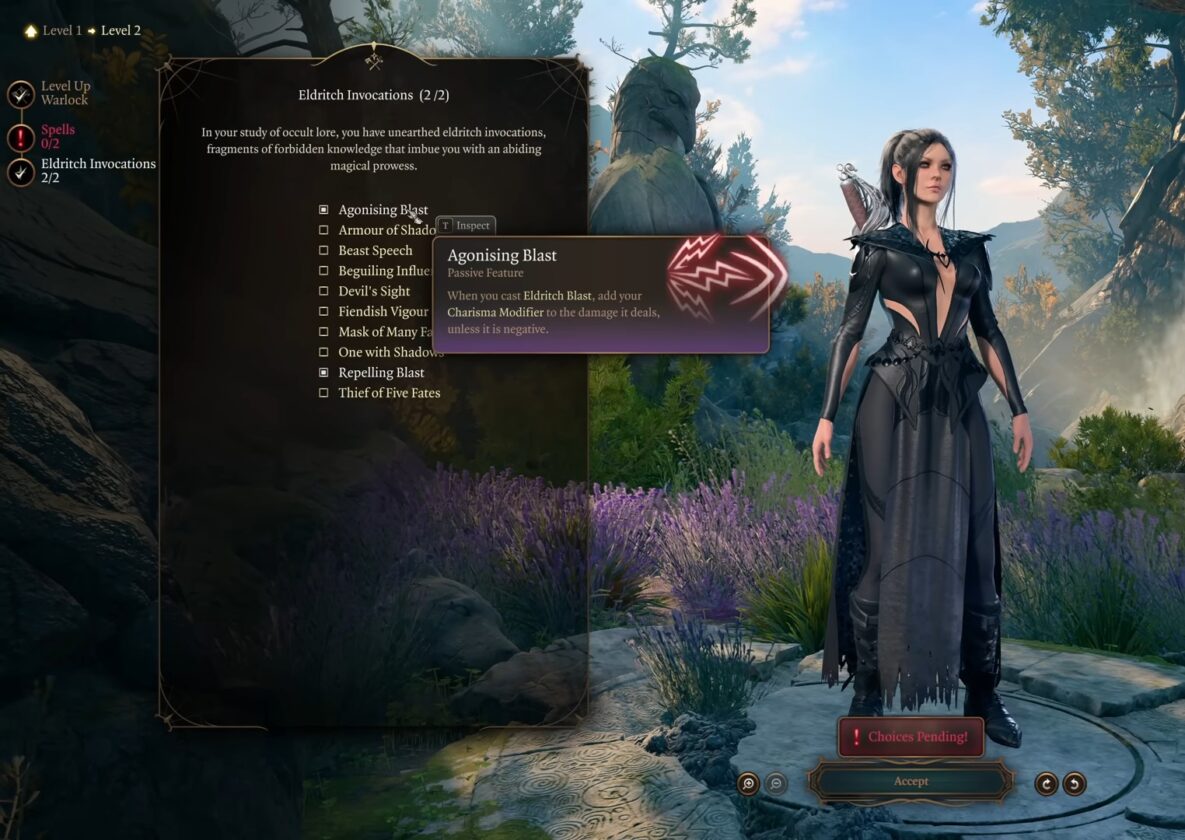Select the Beast Speech invocation
The image size is (1185, 840).
point(323,251)
